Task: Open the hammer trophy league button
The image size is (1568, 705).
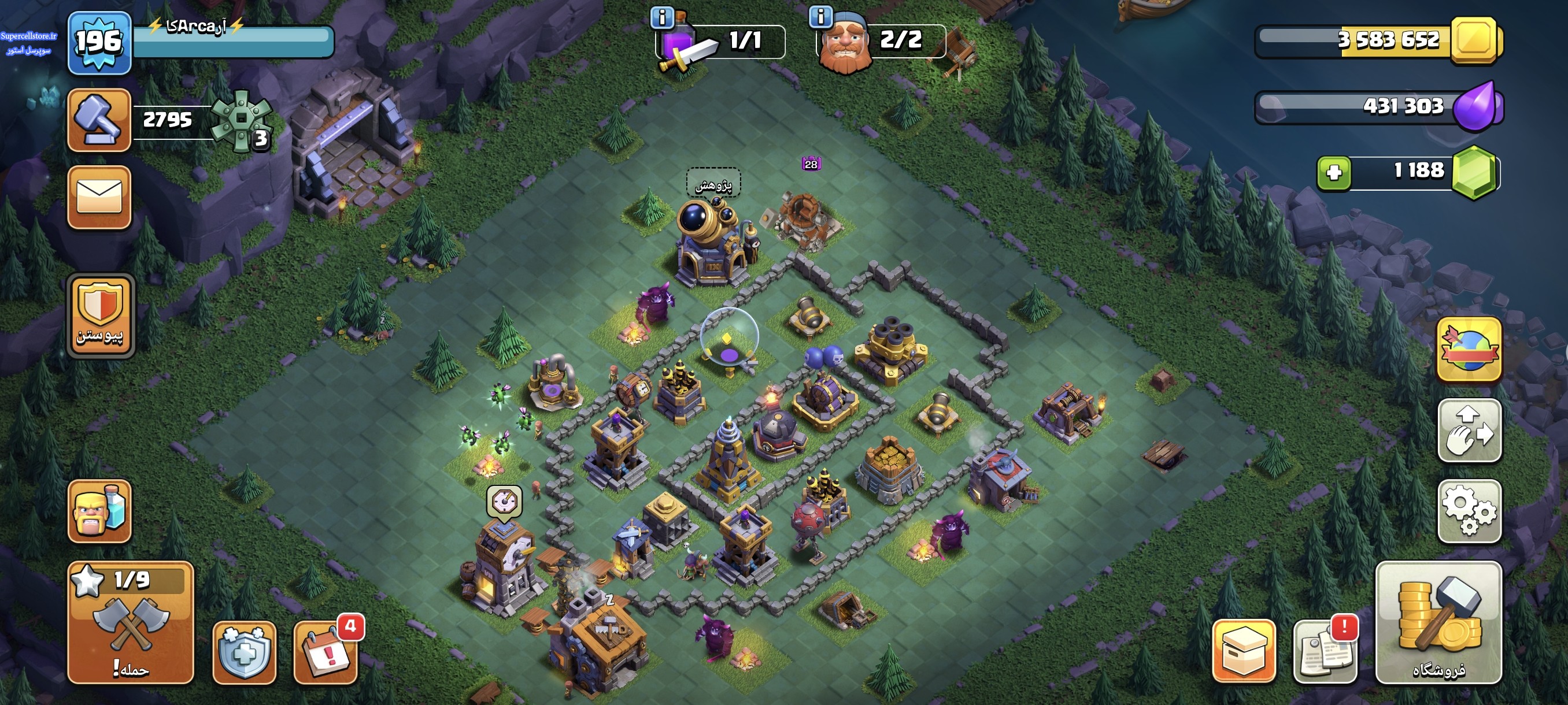Action: tap(99, 120)
